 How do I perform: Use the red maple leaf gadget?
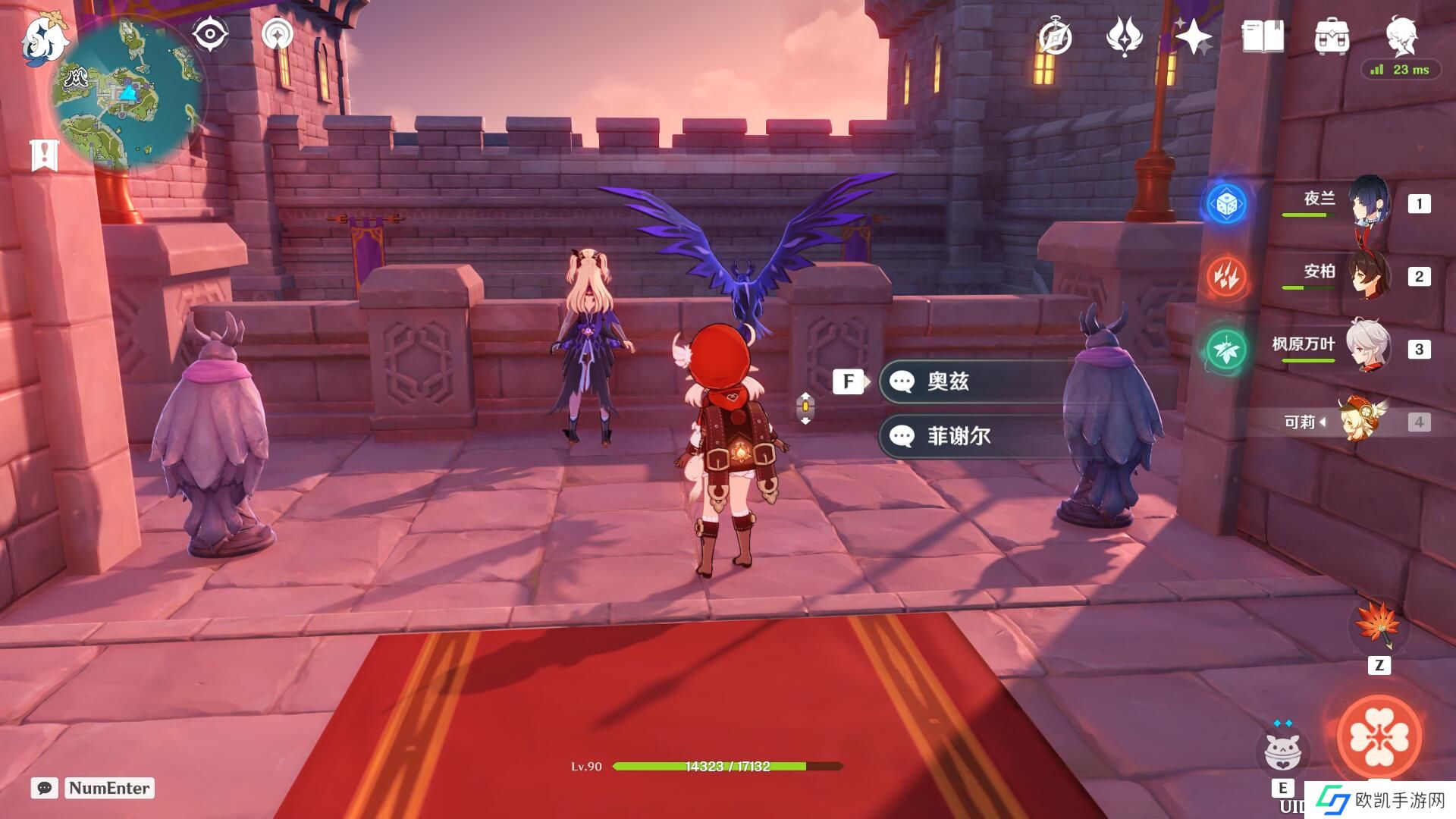(x=1378, y=625)
